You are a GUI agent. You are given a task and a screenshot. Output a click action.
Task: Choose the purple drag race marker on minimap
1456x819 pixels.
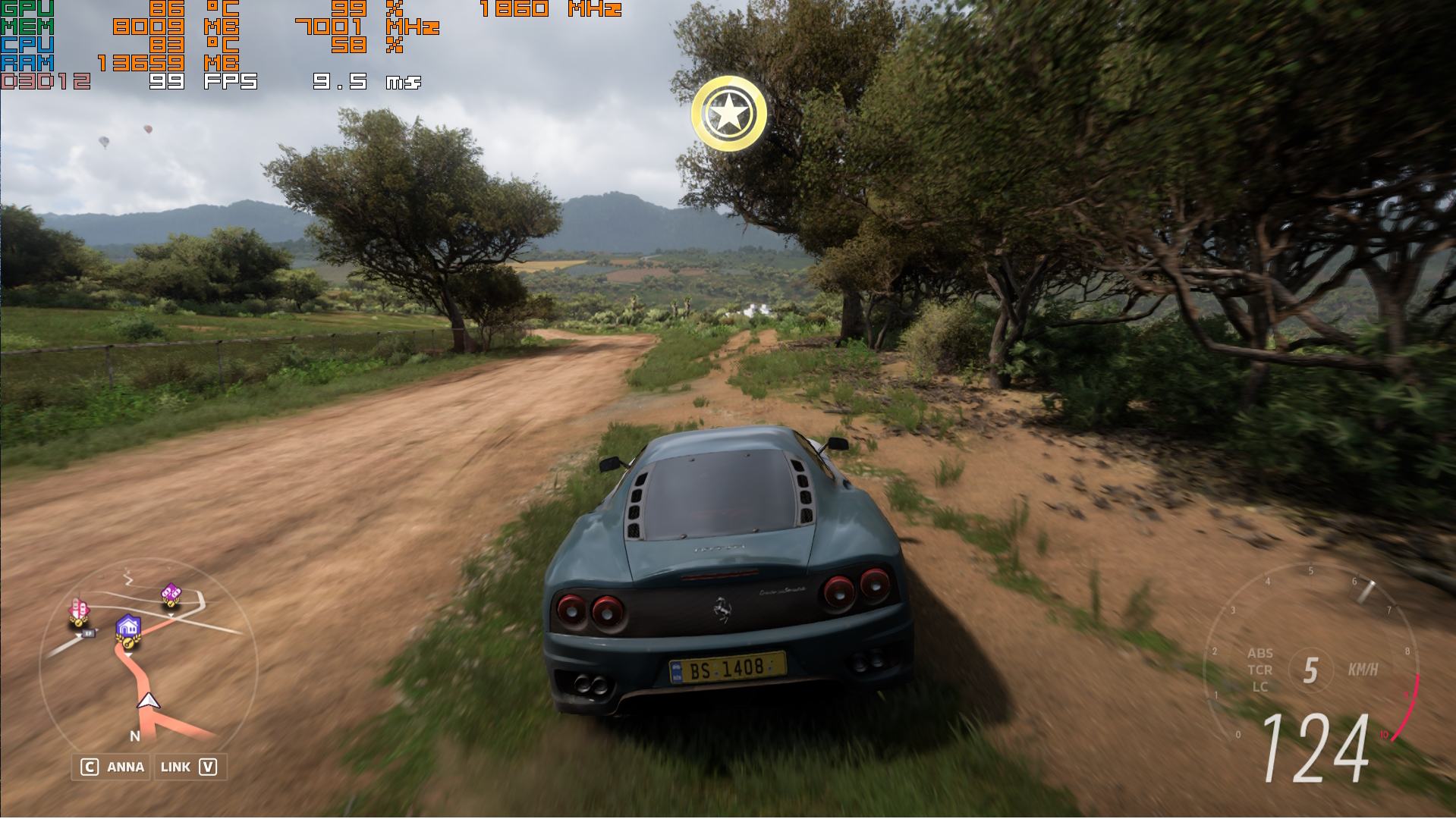(x=171, y=594)
